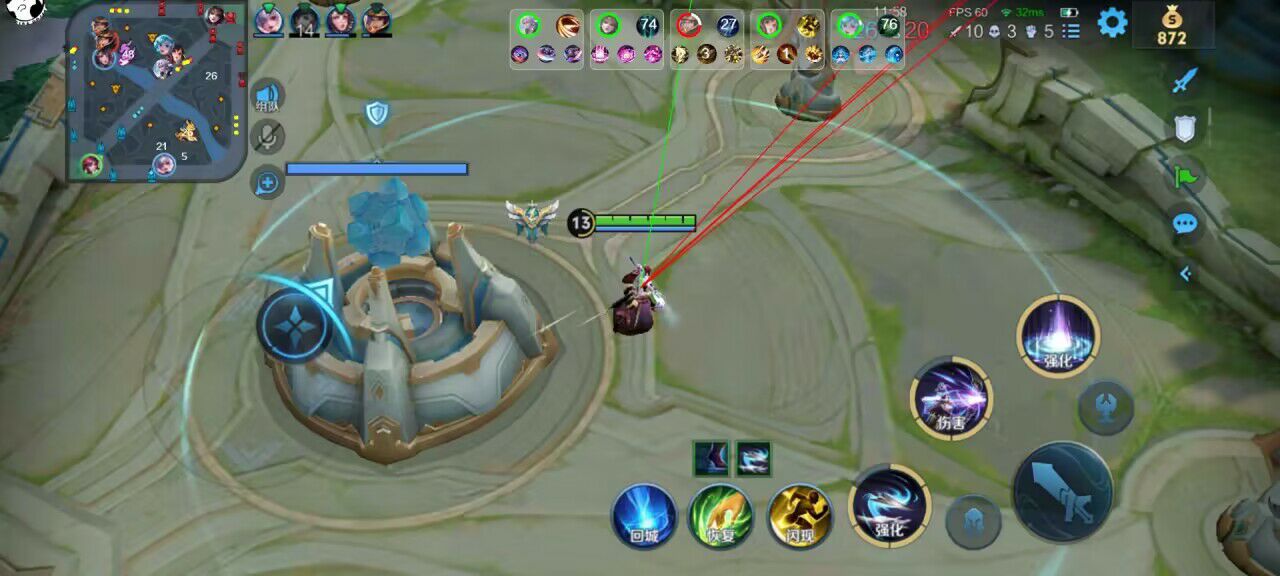Use the 恢复 heal spell
This screenshot has width=1280, height=576.
pos(721,516)
